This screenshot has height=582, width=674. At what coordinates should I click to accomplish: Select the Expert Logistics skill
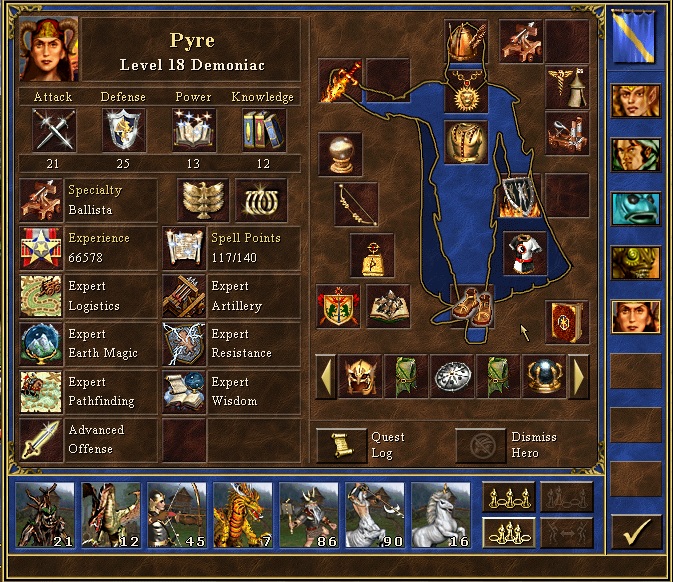tap(41, 297)
